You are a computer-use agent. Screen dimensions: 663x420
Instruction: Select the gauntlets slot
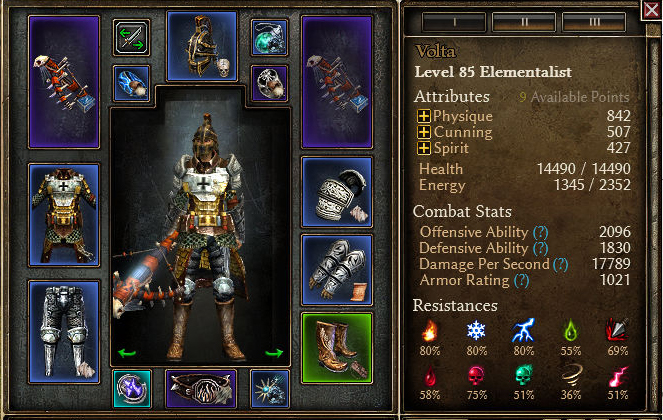[x=337, y=269]
